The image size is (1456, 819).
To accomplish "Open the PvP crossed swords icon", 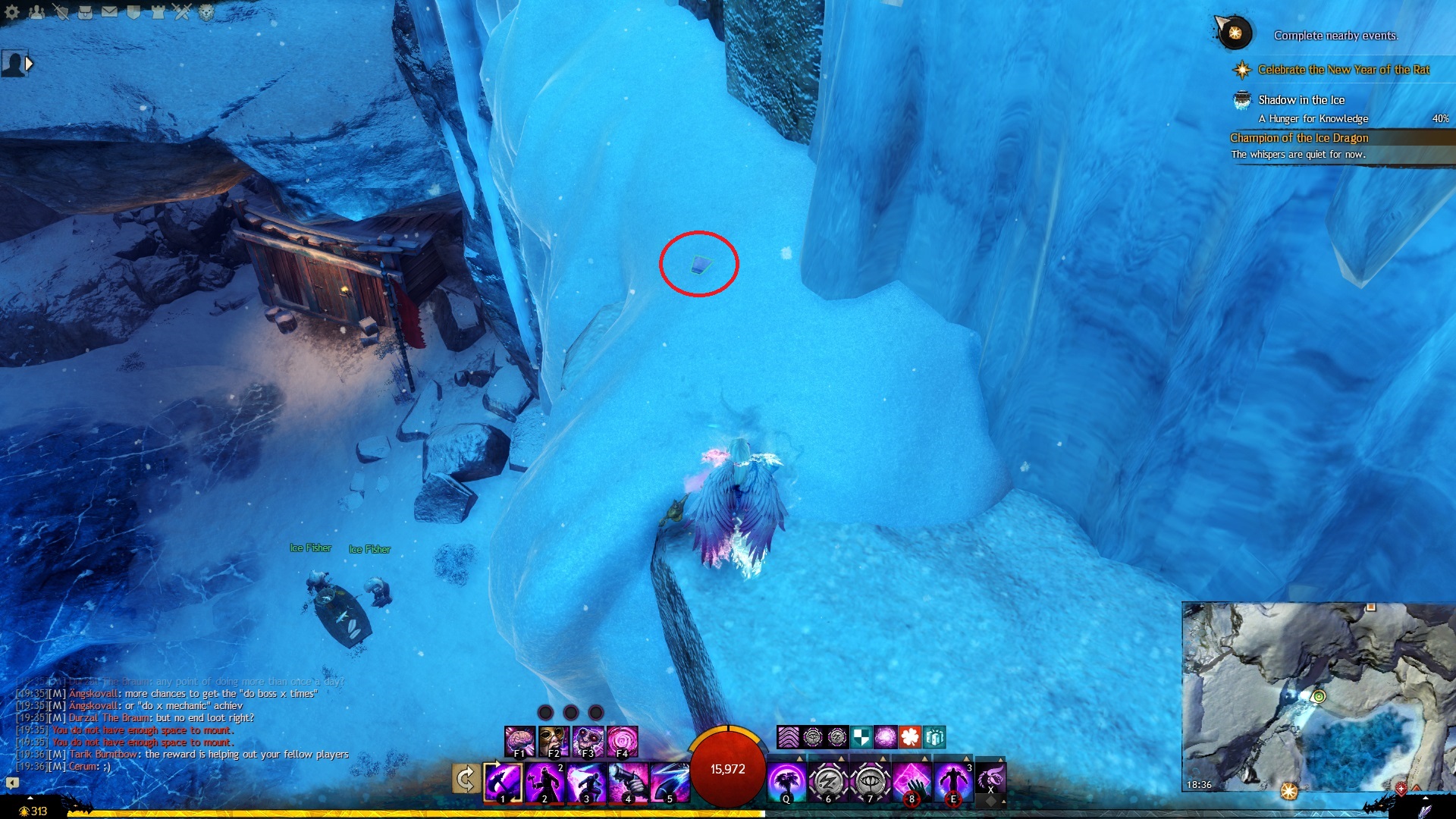I will (182, 11).
